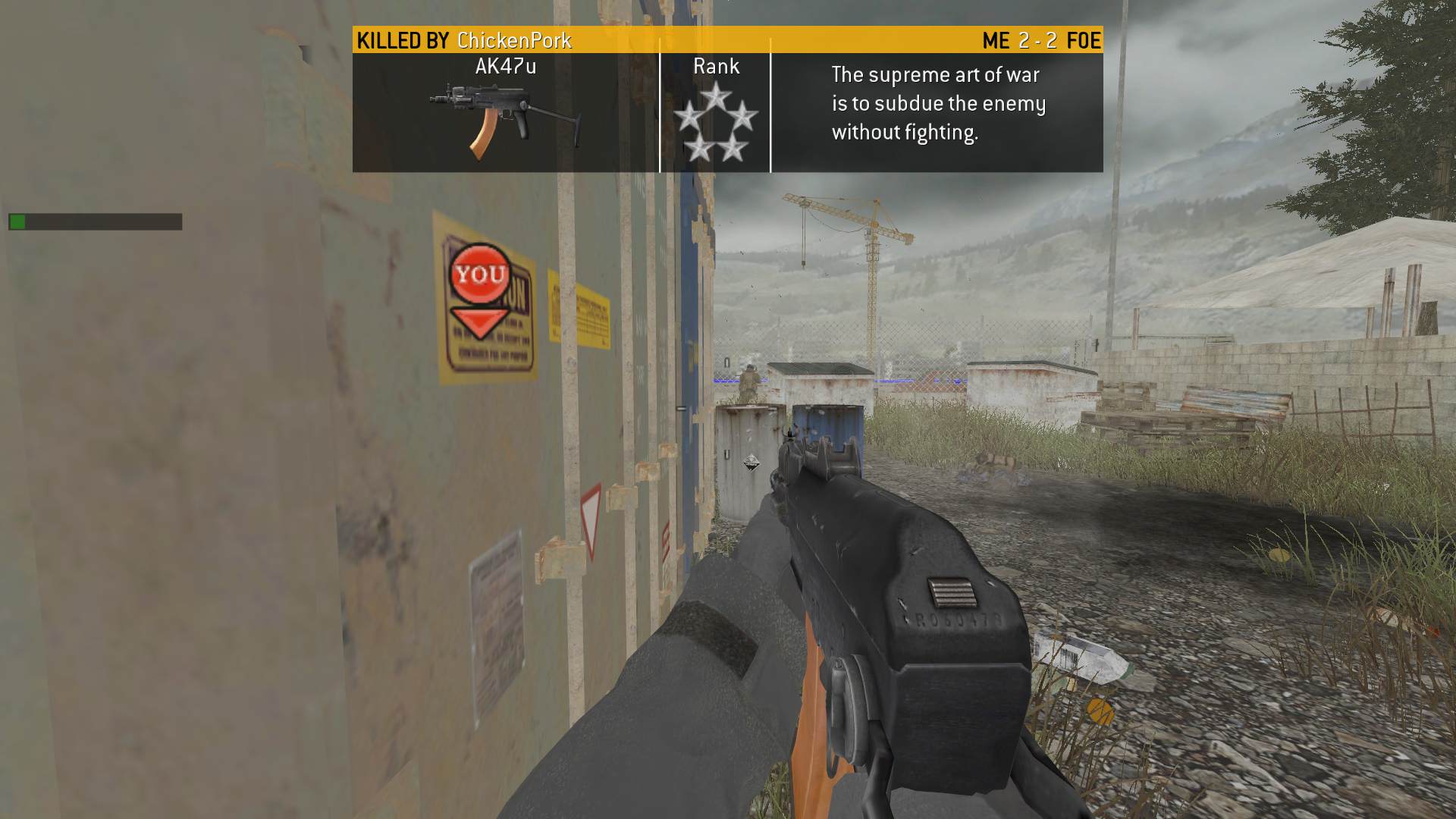Click the red YOU position marker
The image size is (1456, 819).
tap(480, 275)
